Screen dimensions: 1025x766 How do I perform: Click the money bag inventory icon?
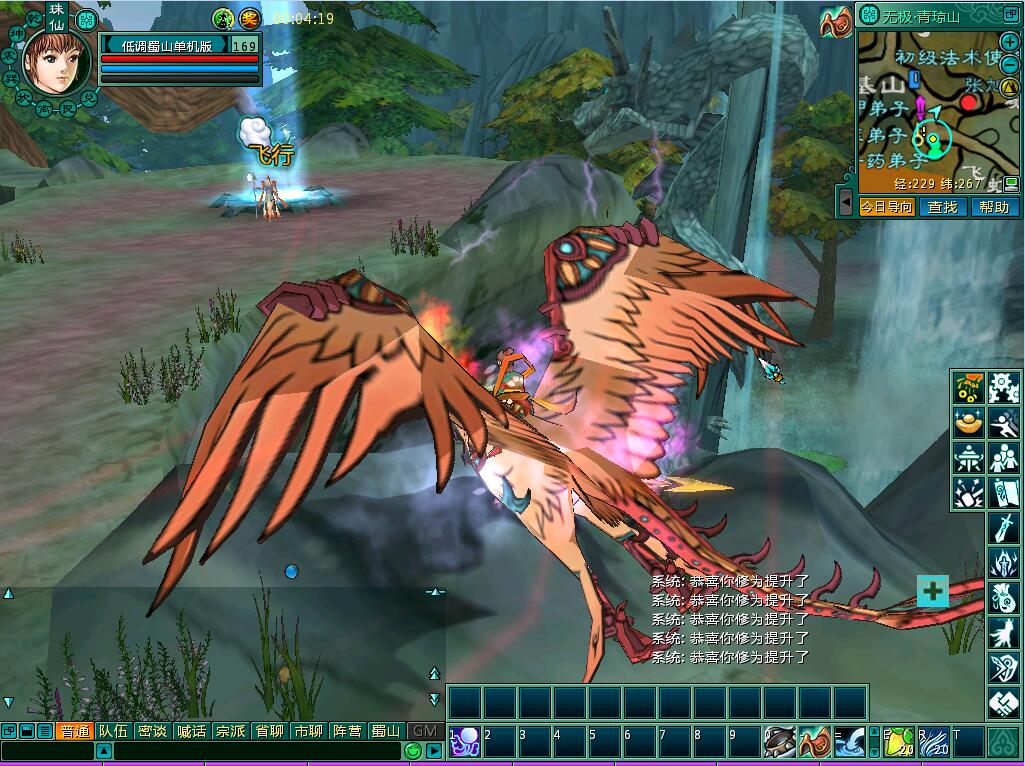click(x=1003, y=598)
